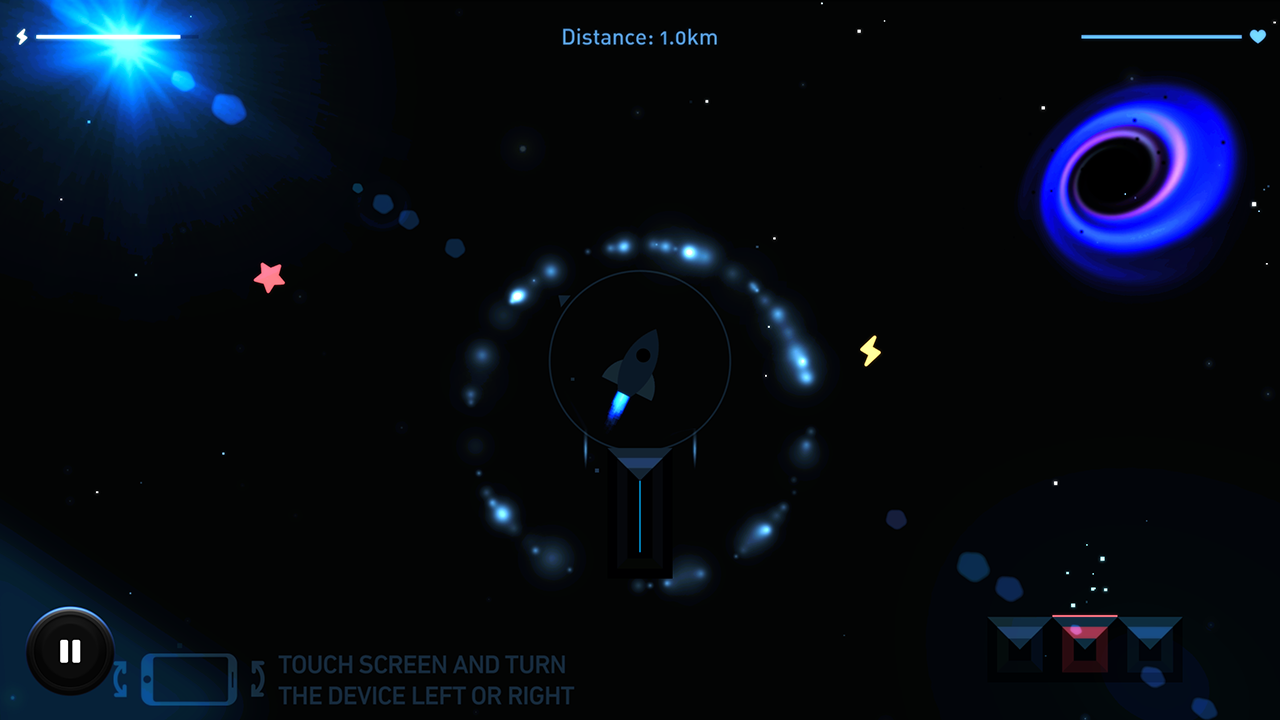Click the tutorial text about turning the device
This screenshot has width=1280, height=720.
pos(424,680)
